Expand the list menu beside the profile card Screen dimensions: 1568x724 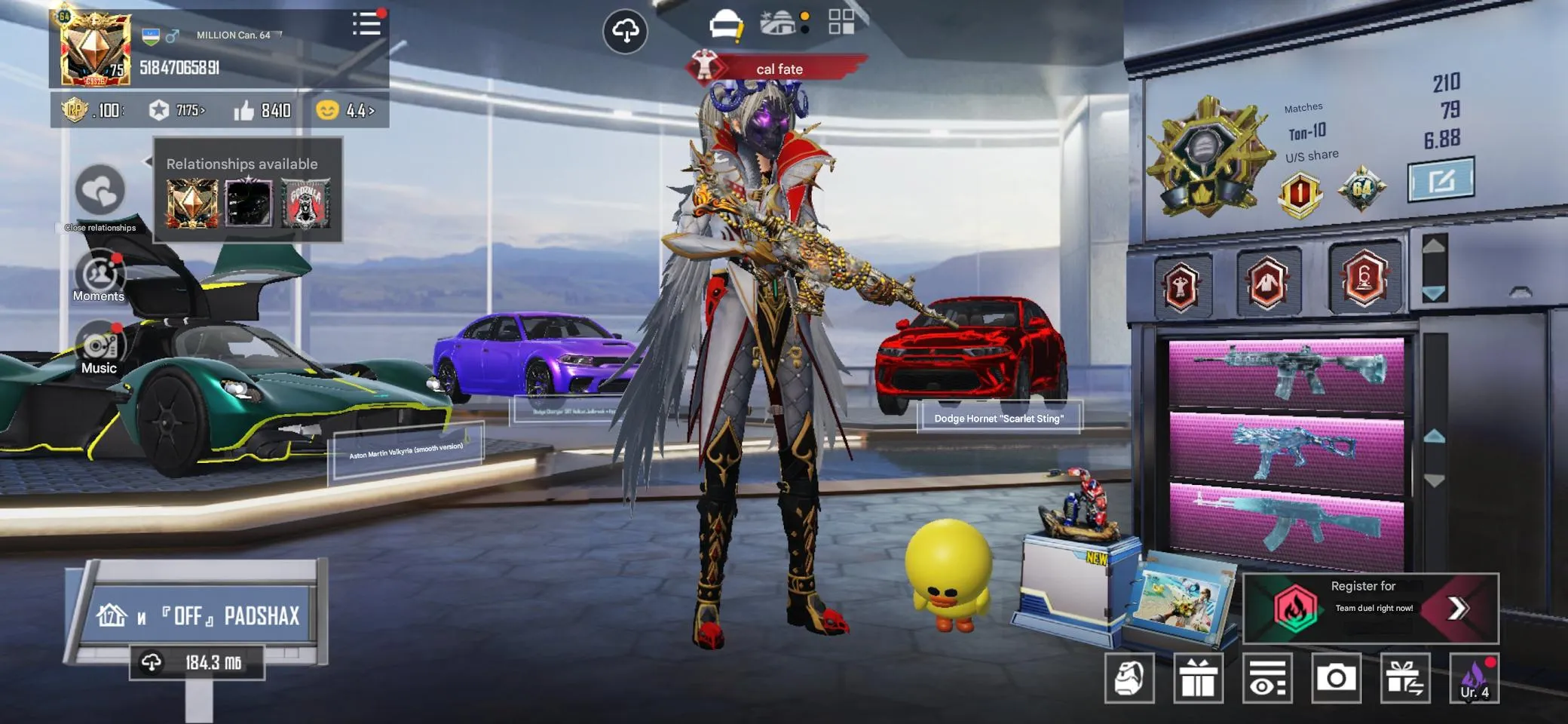point(367,23)
